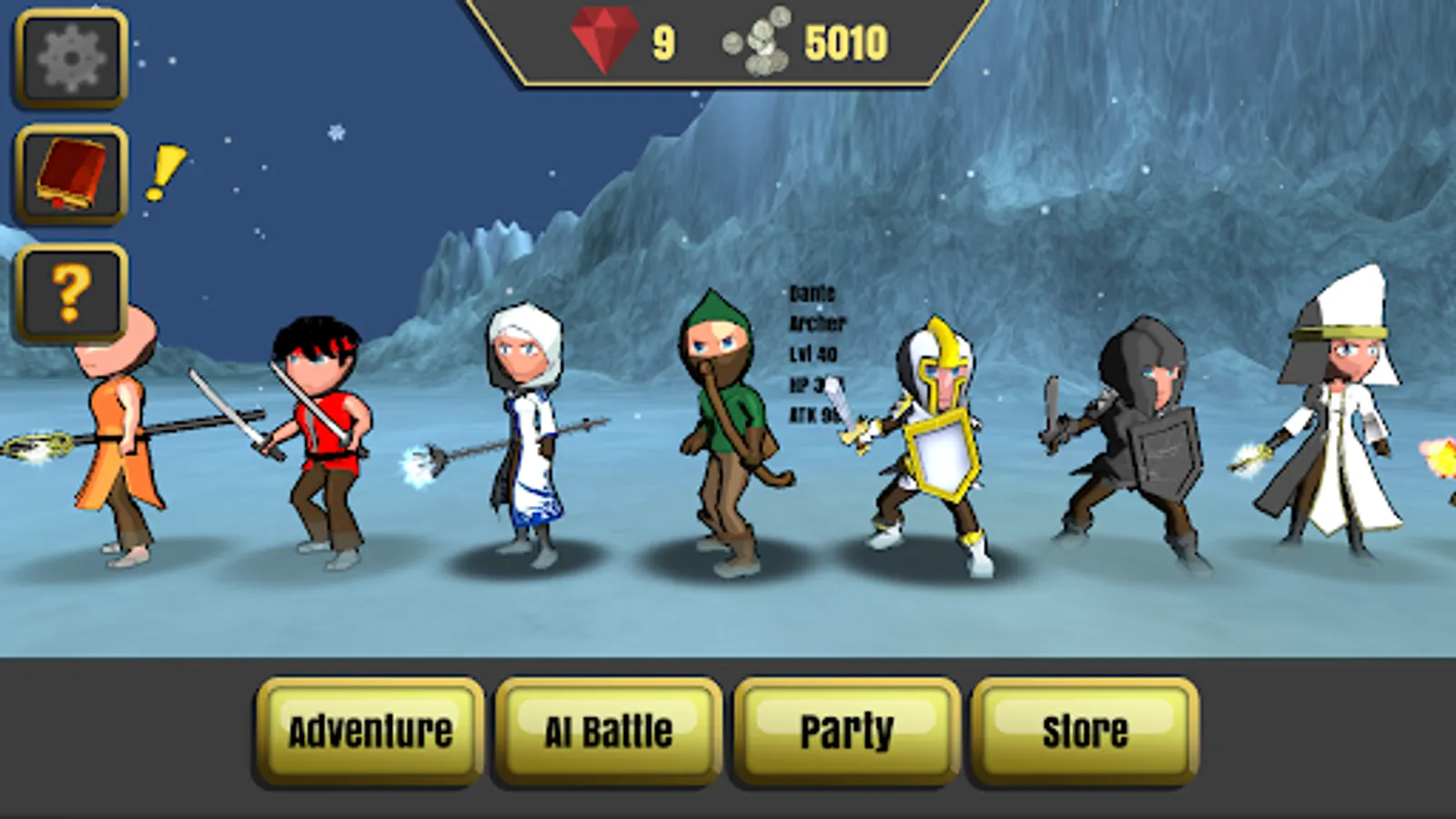Visit the Store

pos(1085,731)
